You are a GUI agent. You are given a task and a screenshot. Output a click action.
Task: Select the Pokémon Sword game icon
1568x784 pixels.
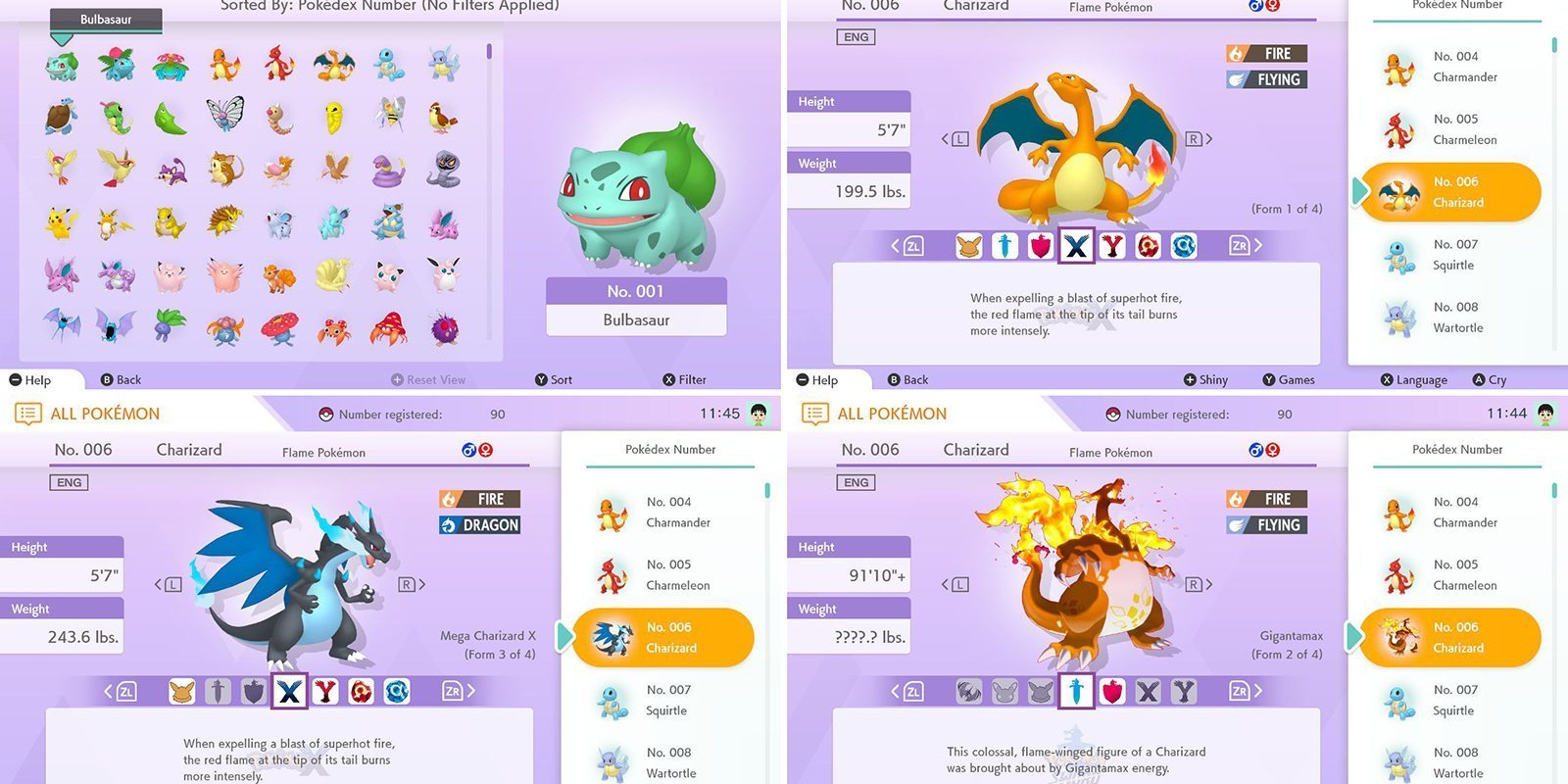coord(1004,246)
